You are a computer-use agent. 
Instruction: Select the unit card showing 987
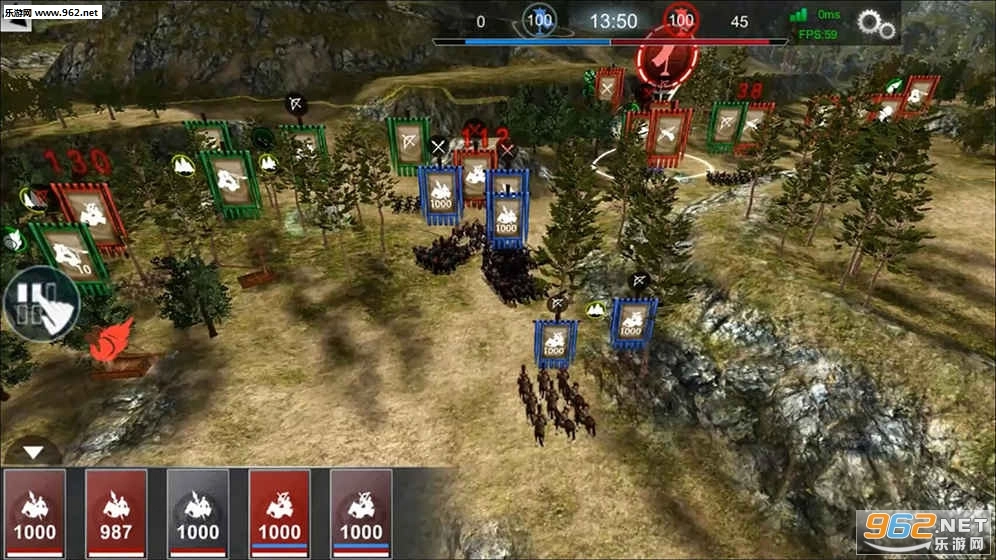(x=116, y=511)
